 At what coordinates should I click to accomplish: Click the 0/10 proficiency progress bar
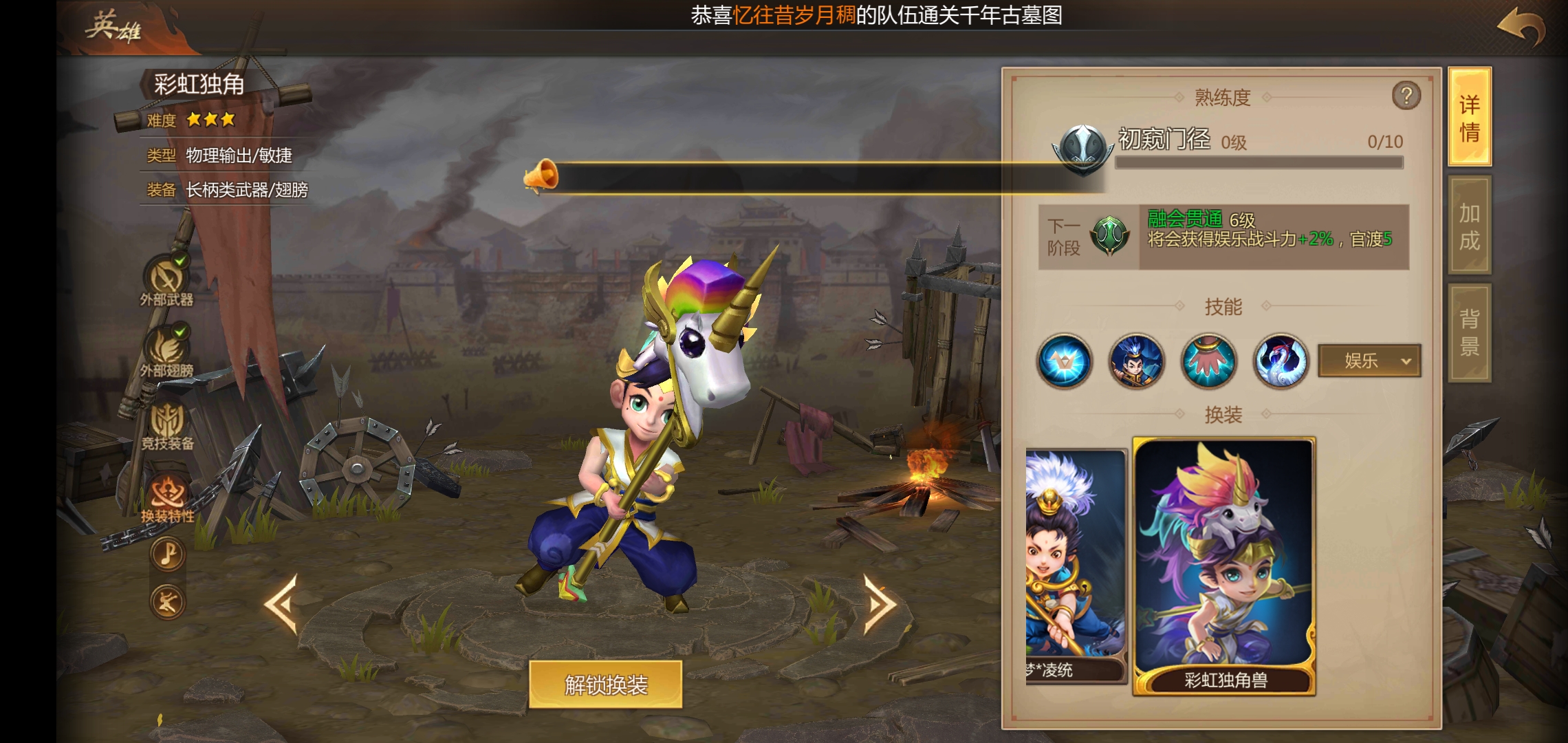click(x=1259, y=162)
